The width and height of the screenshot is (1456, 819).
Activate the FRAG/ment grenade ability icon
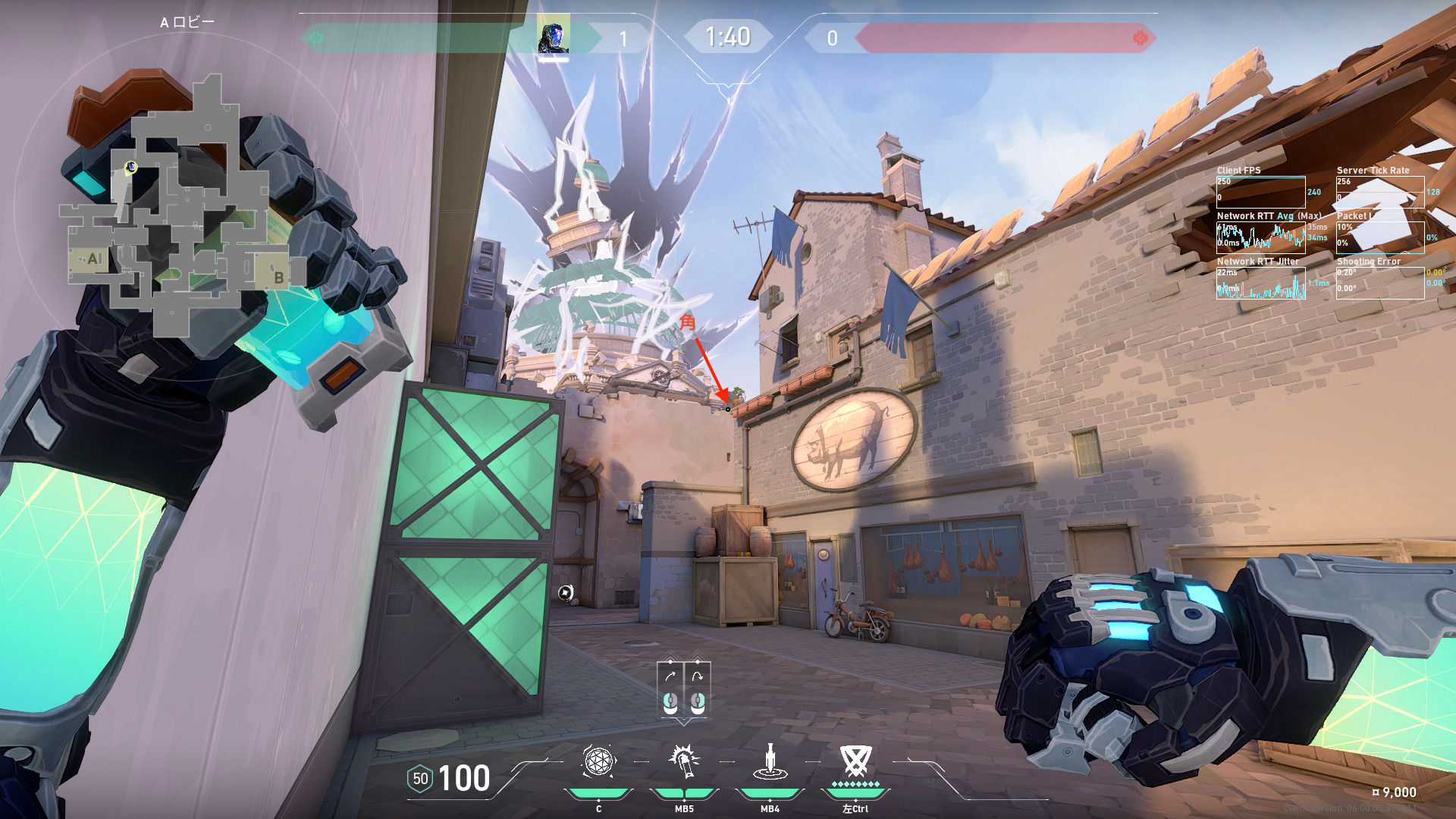coord(598,762)
